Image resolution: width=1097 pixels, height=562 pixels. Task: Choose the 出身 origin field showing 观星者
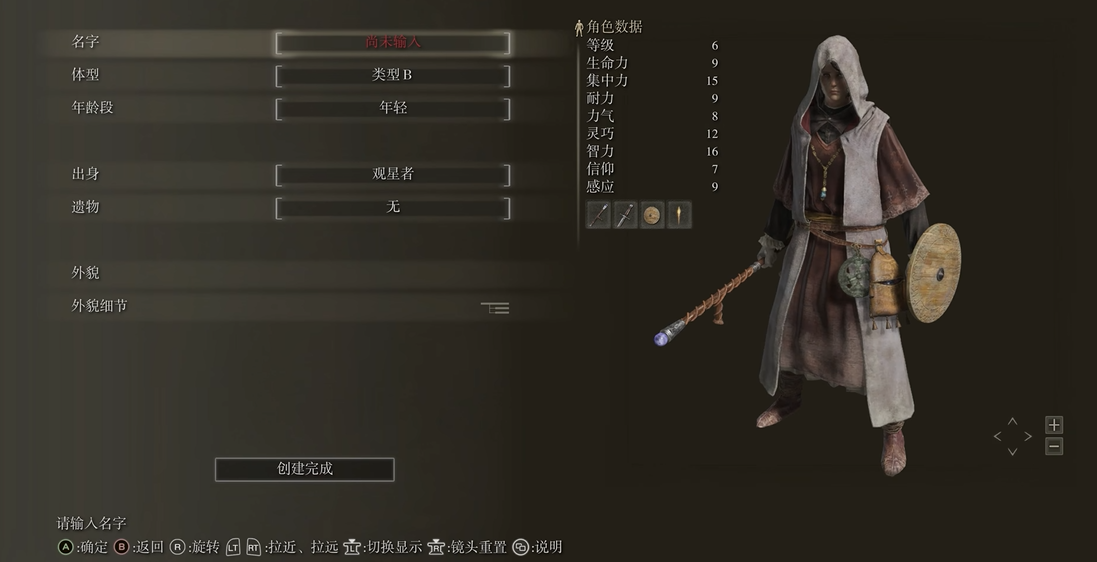(393, 174)
